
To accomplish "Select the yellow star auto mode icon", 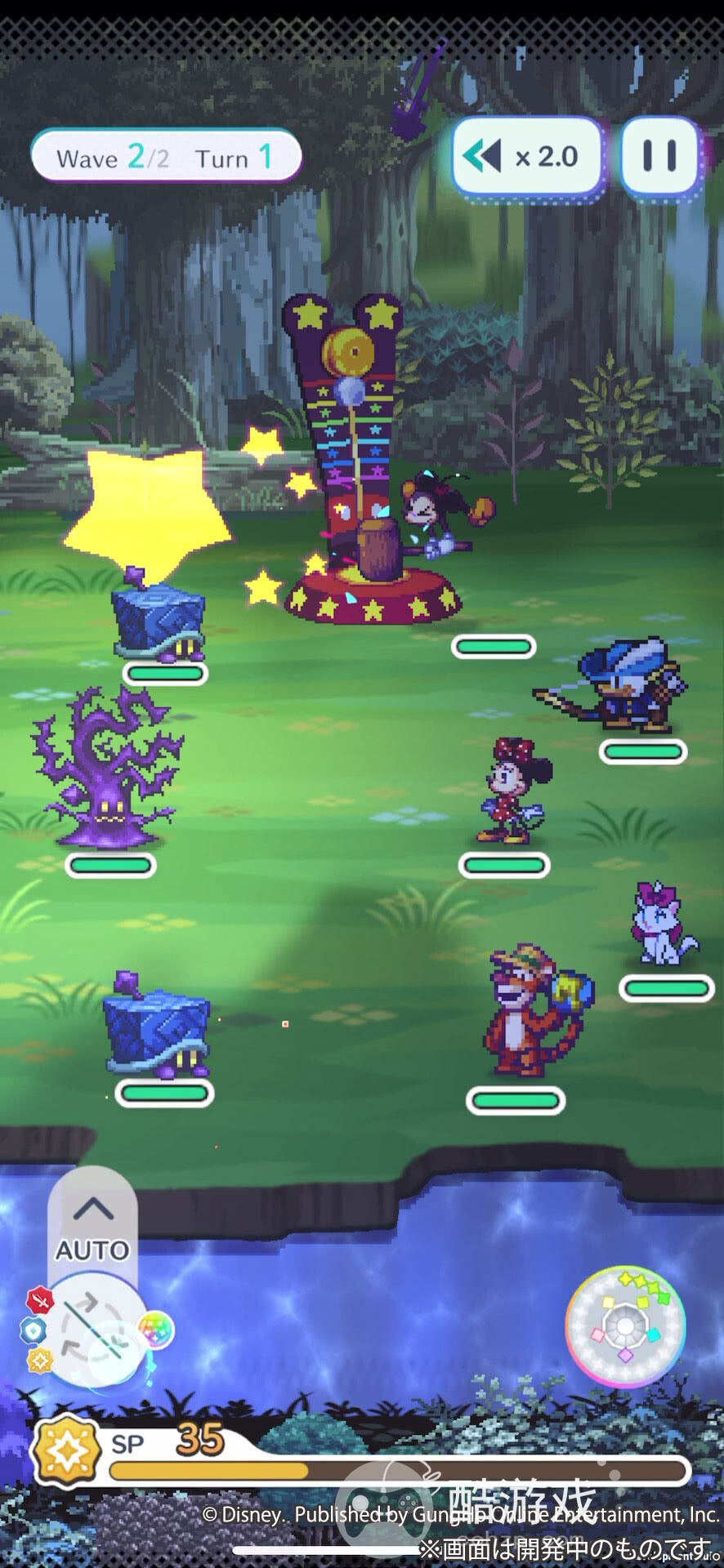I will [39, 1361].
